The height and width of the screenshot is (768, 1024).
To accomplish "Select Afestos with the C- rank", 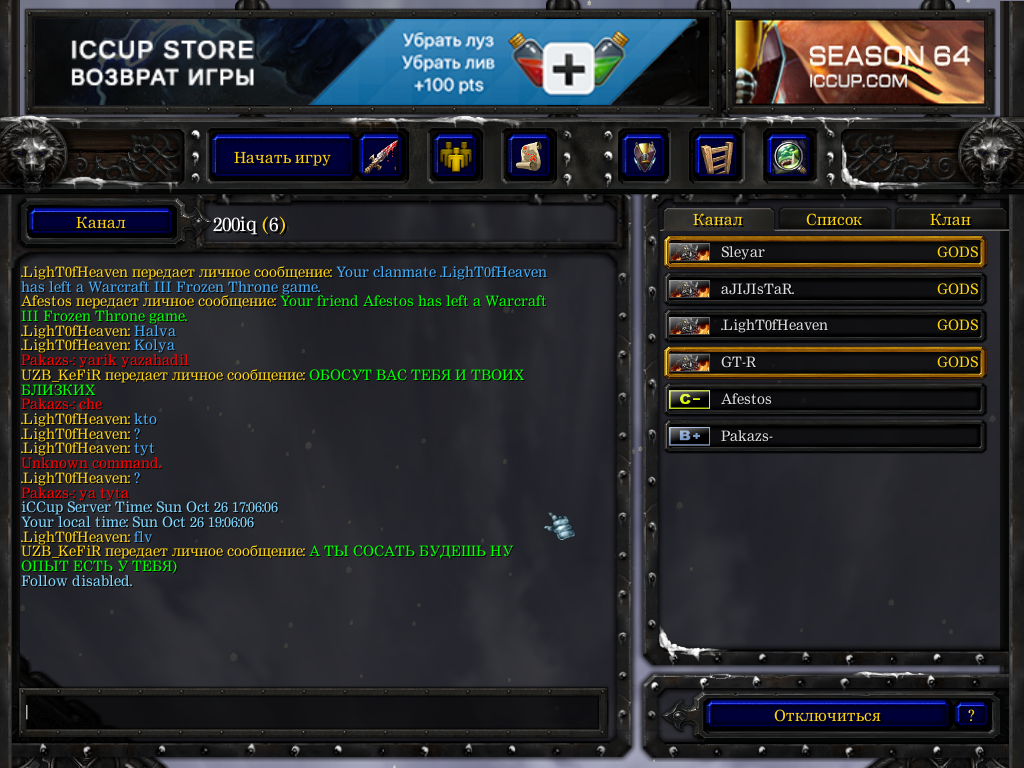I will click(824, 399).
